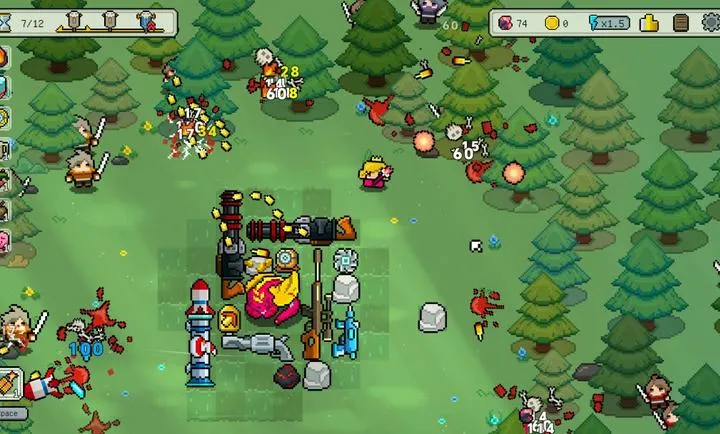The image size is (720, 434).
Task: Click the wooden backpack icon
Action: coord(681,22)
